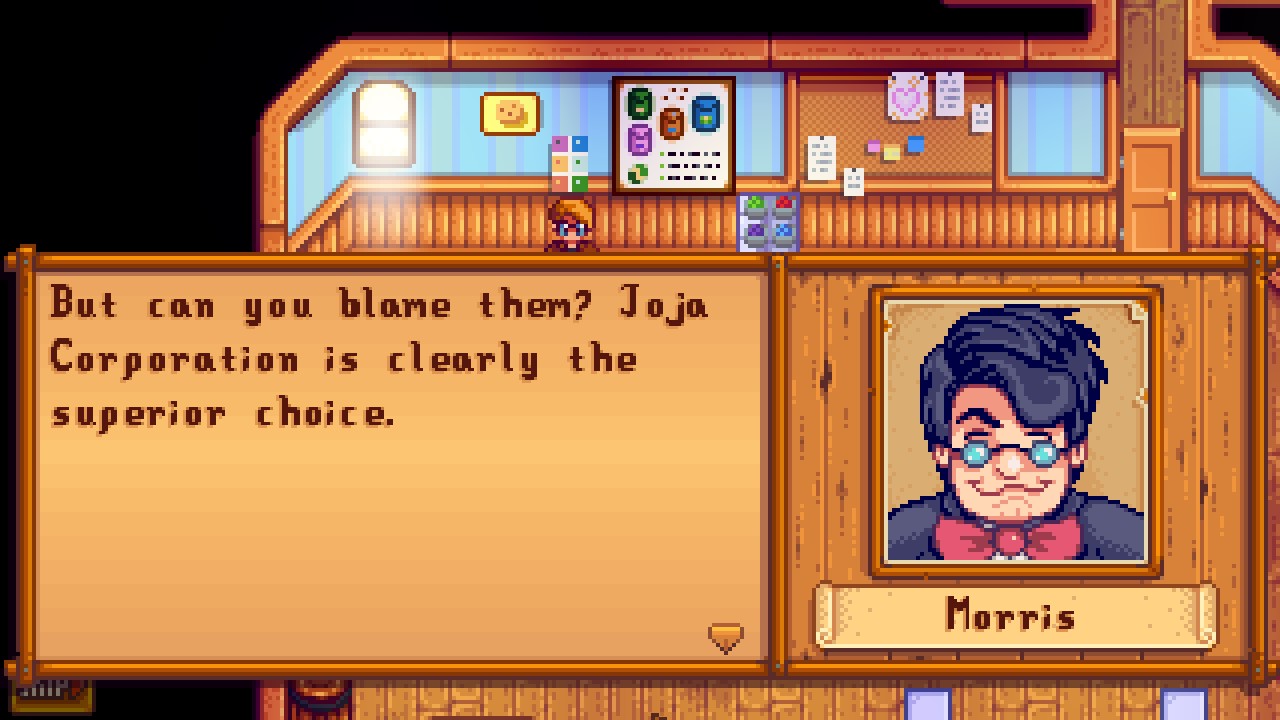Click the pink sticky note on the corkboard
Viewport: 1280px width, 720px height.
tap(873, 146)
